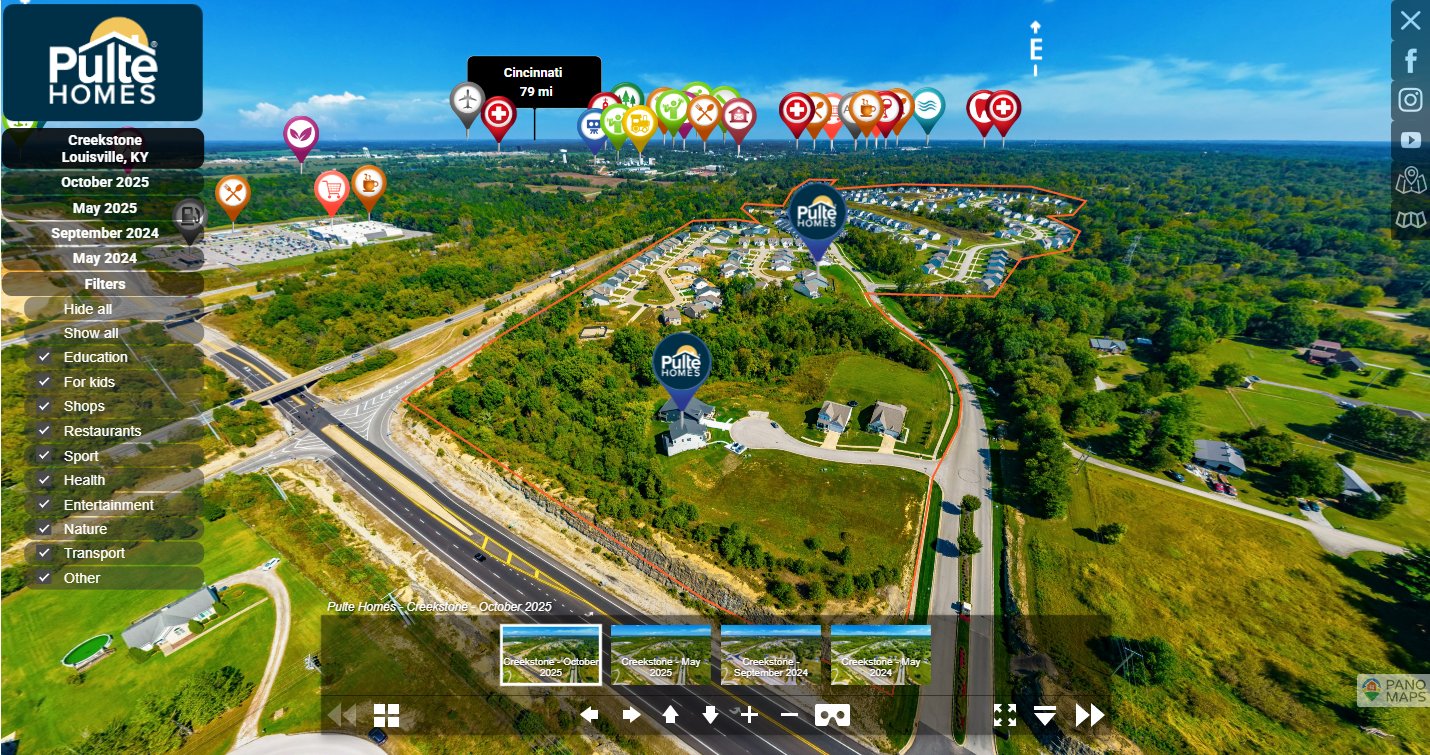The height and width of the screenshot is (755, 1430).
Task: Close the side panel with the X
Action: point(1410,20)
